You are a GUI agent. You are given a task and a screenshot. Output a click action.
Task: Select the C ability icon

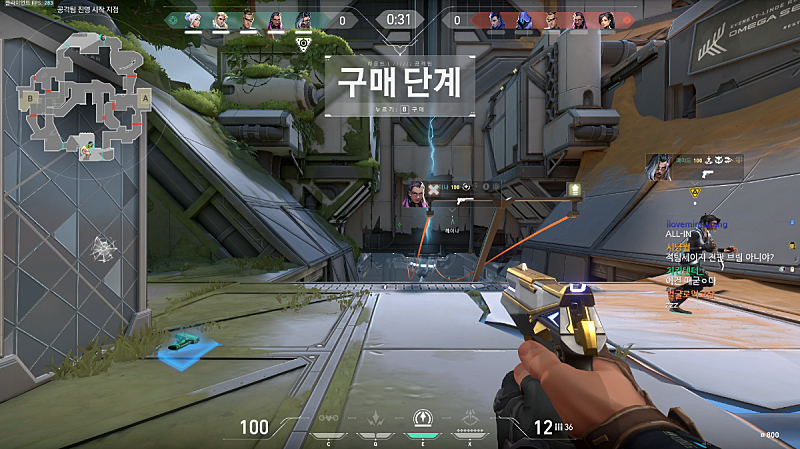click(x=329, y=420)
